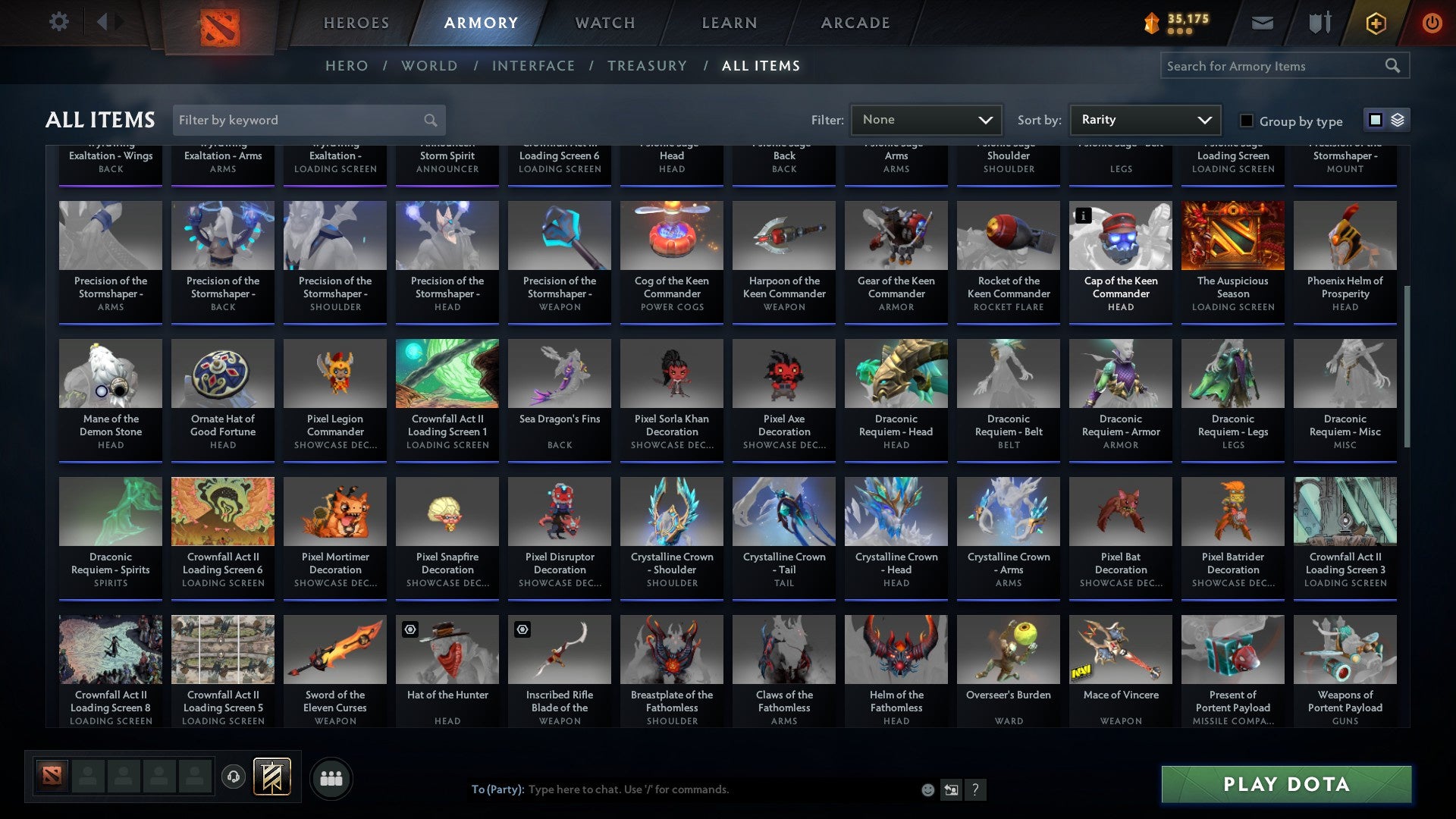The image size is (1456, 819).
Task: Open the settings gear icon
Action: 58,22
